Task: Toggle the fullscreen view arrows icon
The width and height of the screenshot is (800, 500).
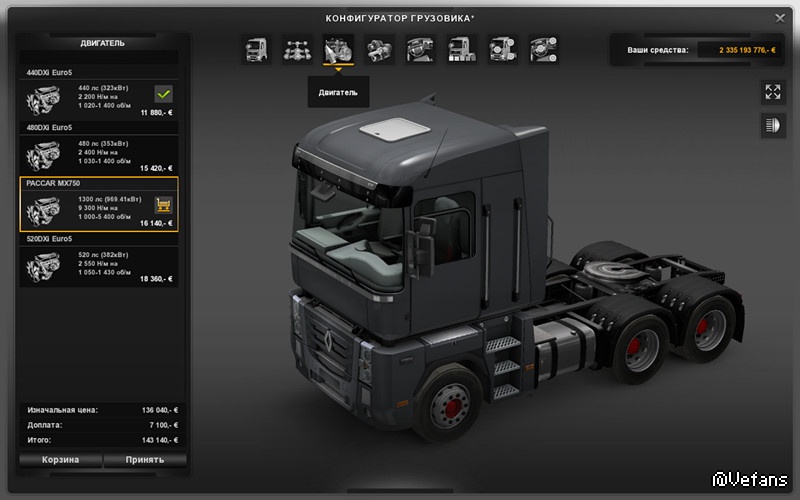Action: click(772, 92)
